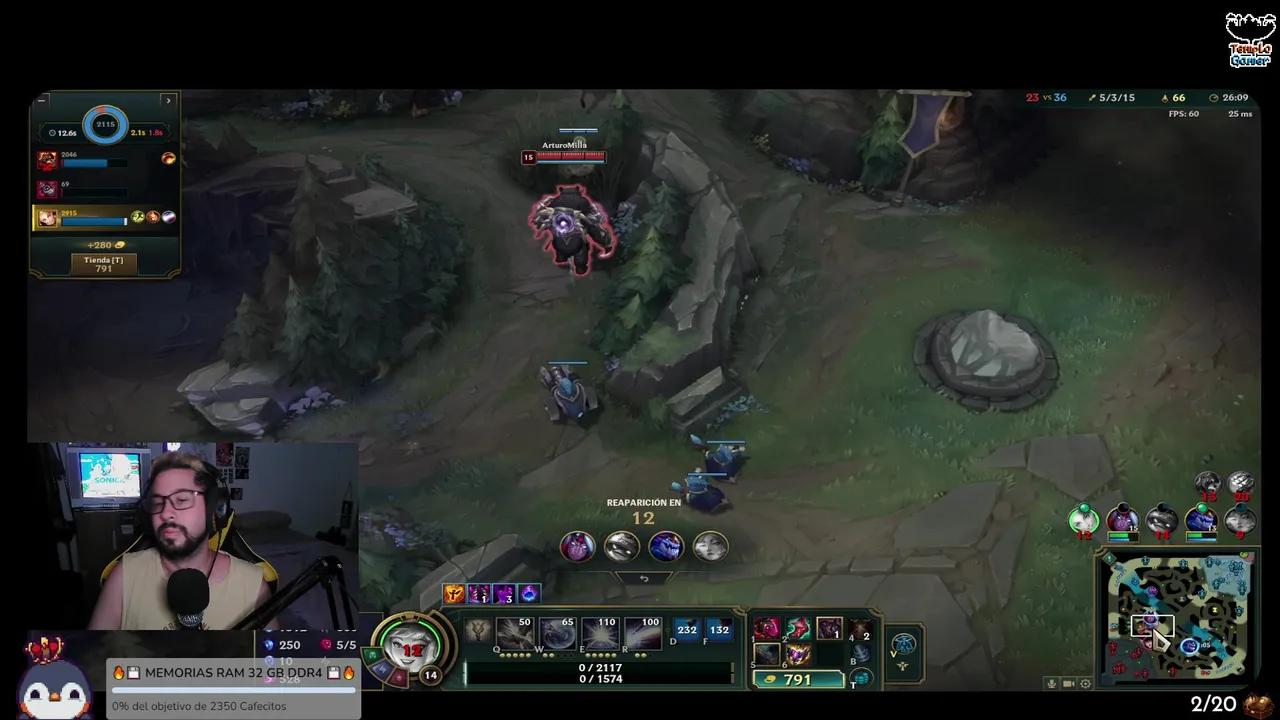This screenshot has height=720, width=1280.
Task: Open settings via the gear icon under the minimap
Action: pos(1085,684)
